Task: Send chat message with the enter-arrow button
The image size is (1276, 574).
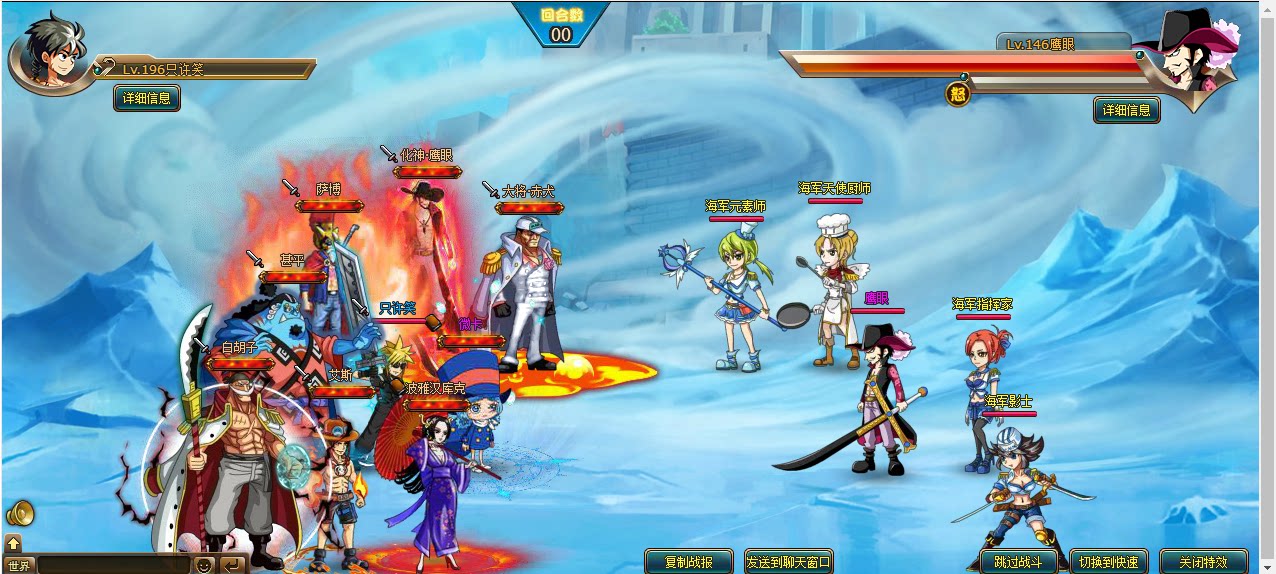Action: [x=232, y=565]
